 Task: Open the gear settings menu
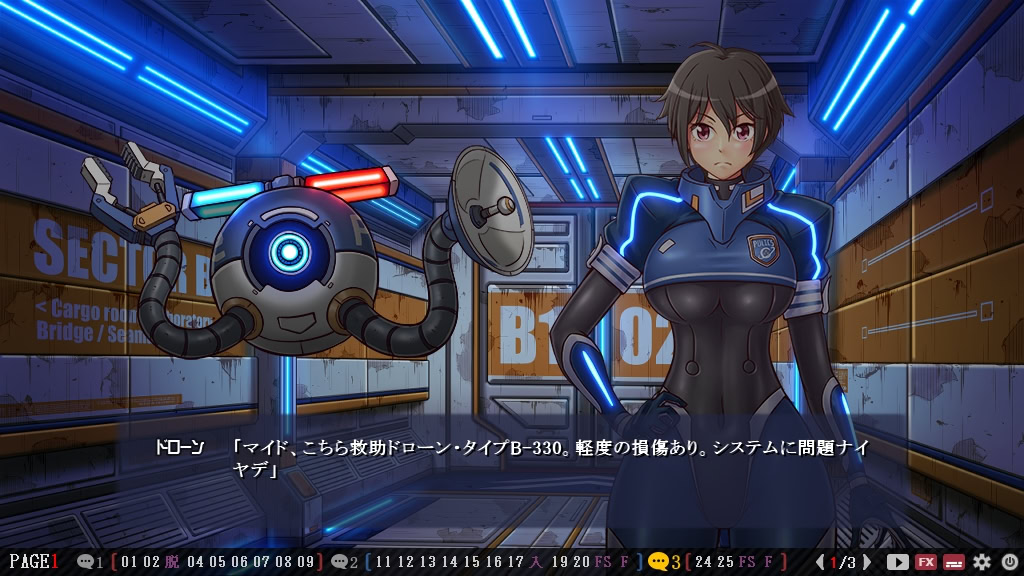click(x=981, y=562)
